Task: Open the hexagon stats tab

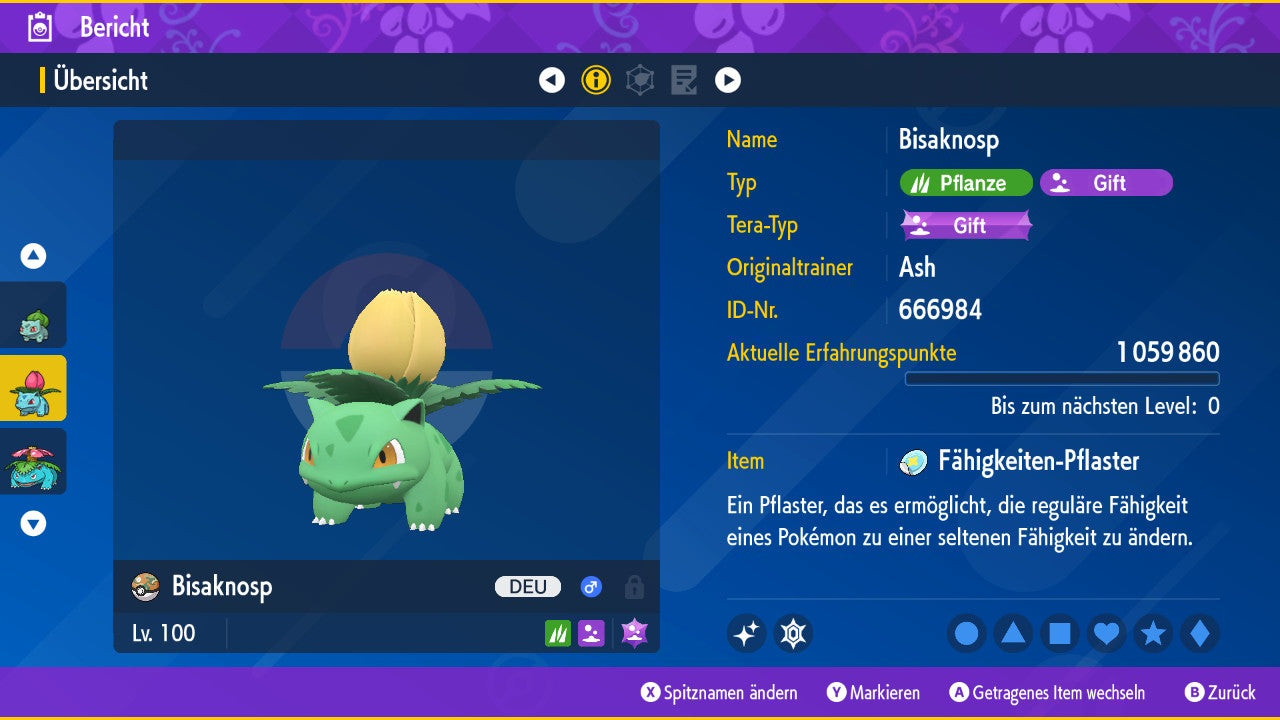Action: tap(640, 80)
